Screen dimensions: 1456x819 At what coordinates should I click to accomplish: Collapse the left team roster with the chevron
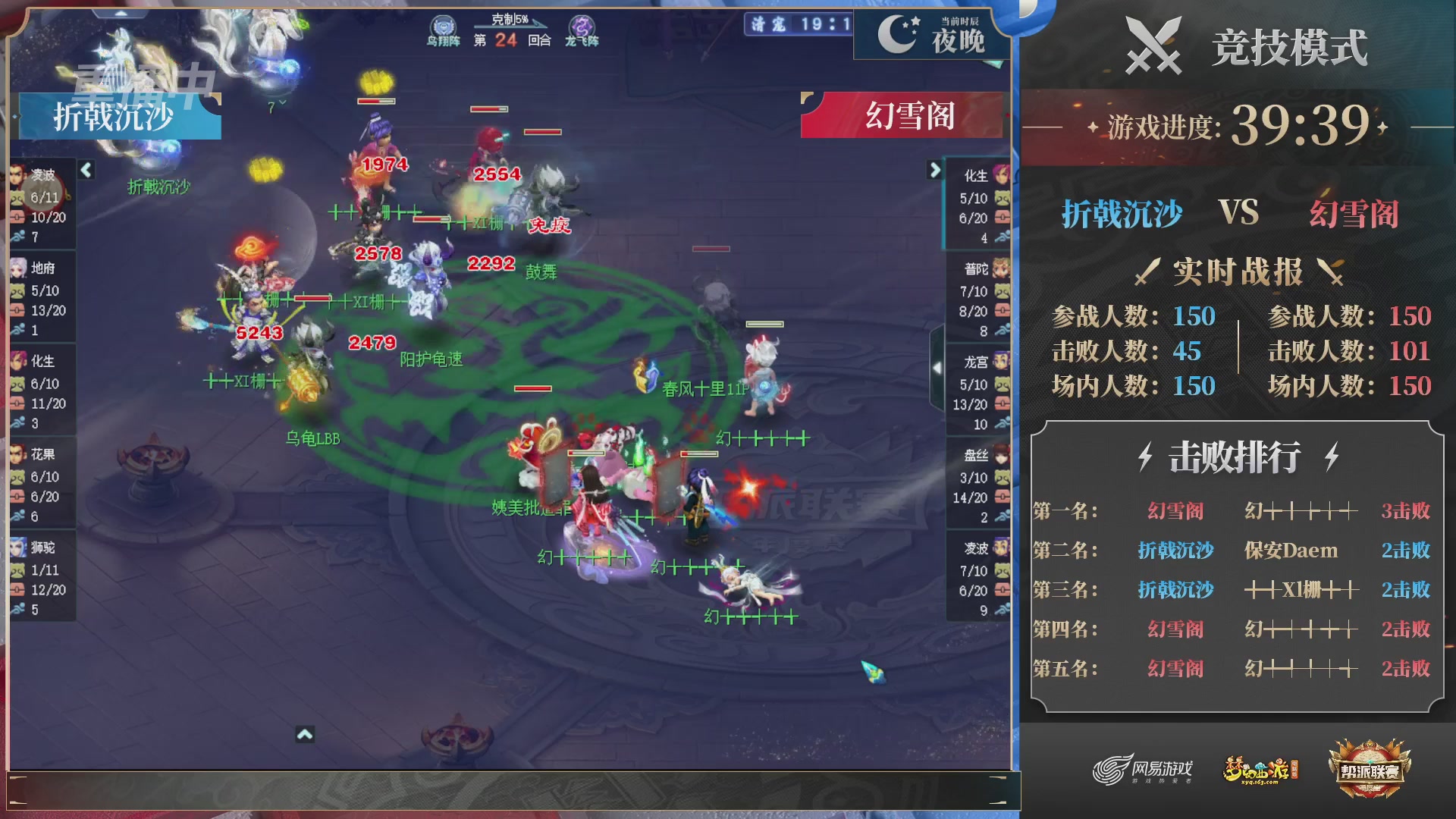(86, 171)
